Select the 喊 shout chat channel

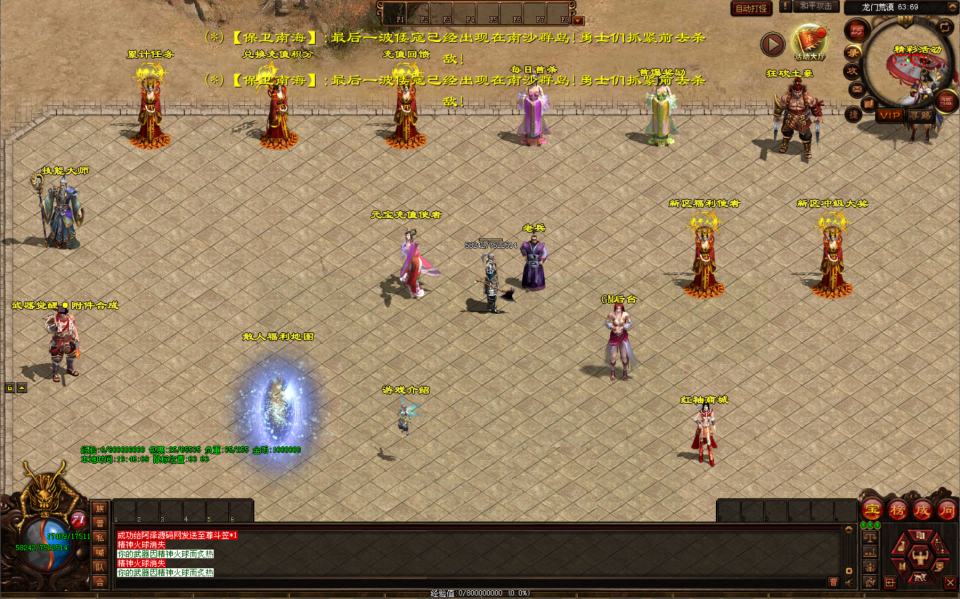point(100,551)
